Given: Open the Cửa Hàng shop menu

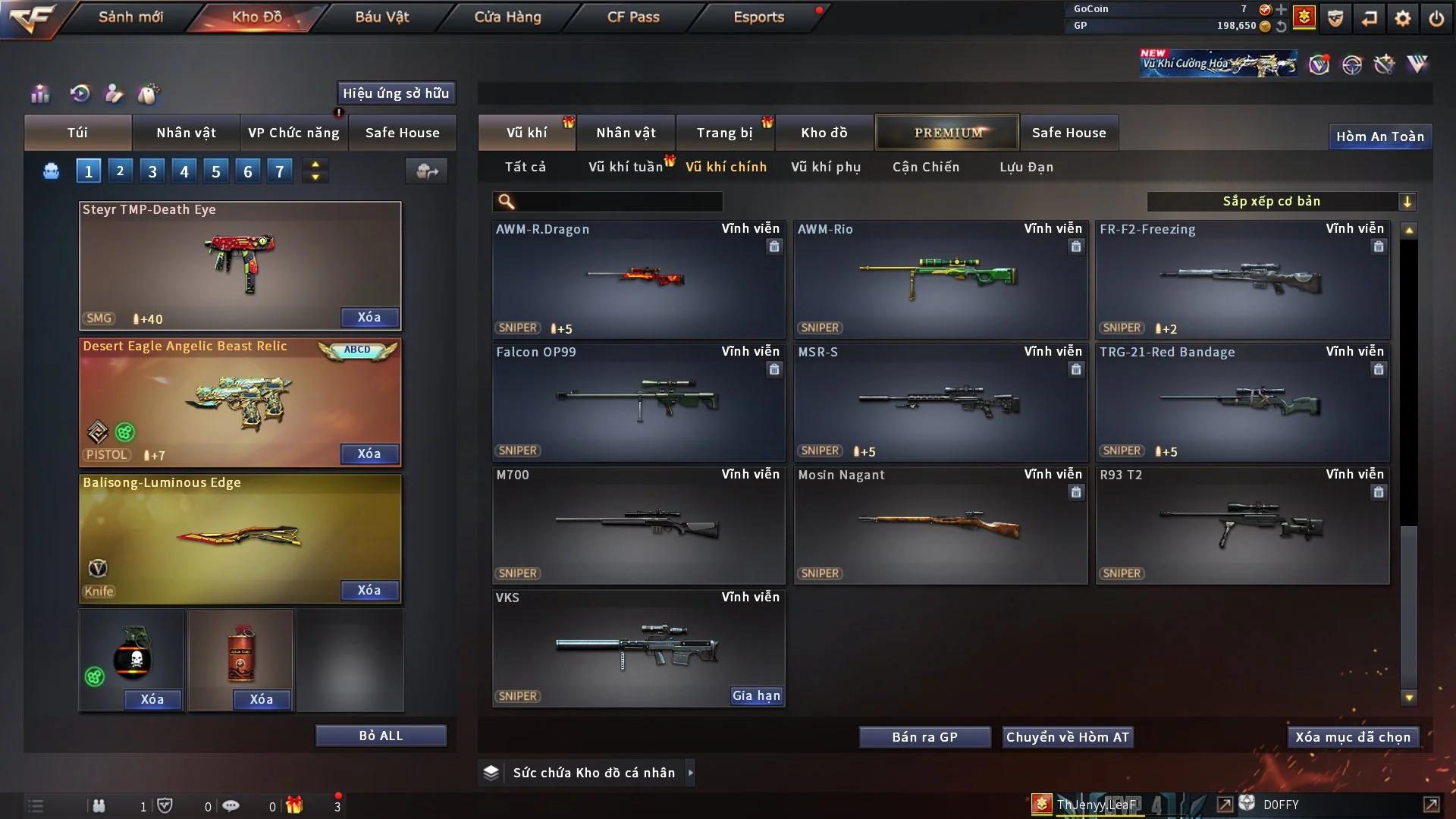Looking at the screenshot, I should coord(507,17).
